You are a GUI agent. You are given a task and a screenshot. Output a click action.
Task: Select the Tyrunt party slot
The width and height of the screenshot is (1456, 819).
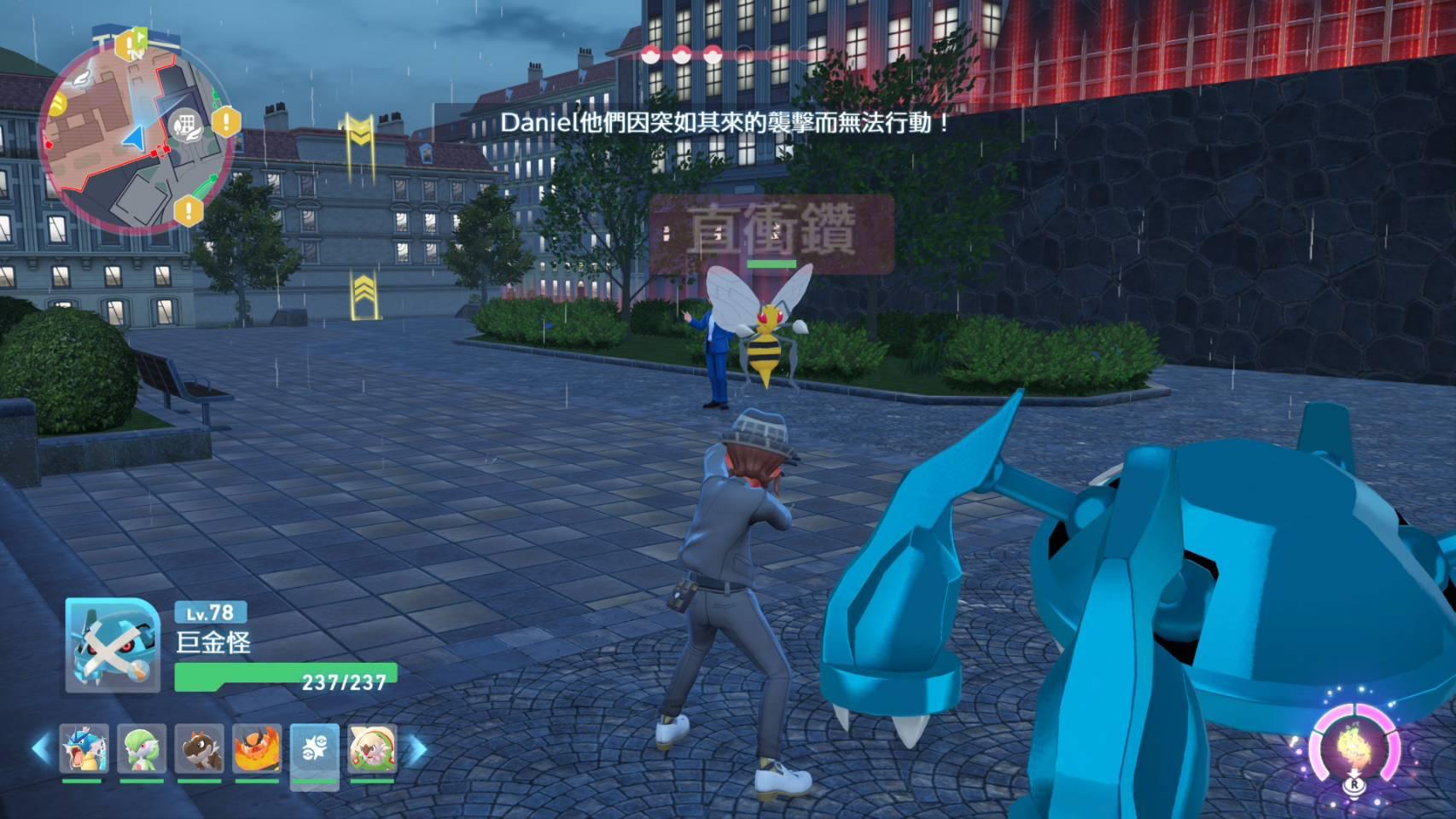click(200, 748)
